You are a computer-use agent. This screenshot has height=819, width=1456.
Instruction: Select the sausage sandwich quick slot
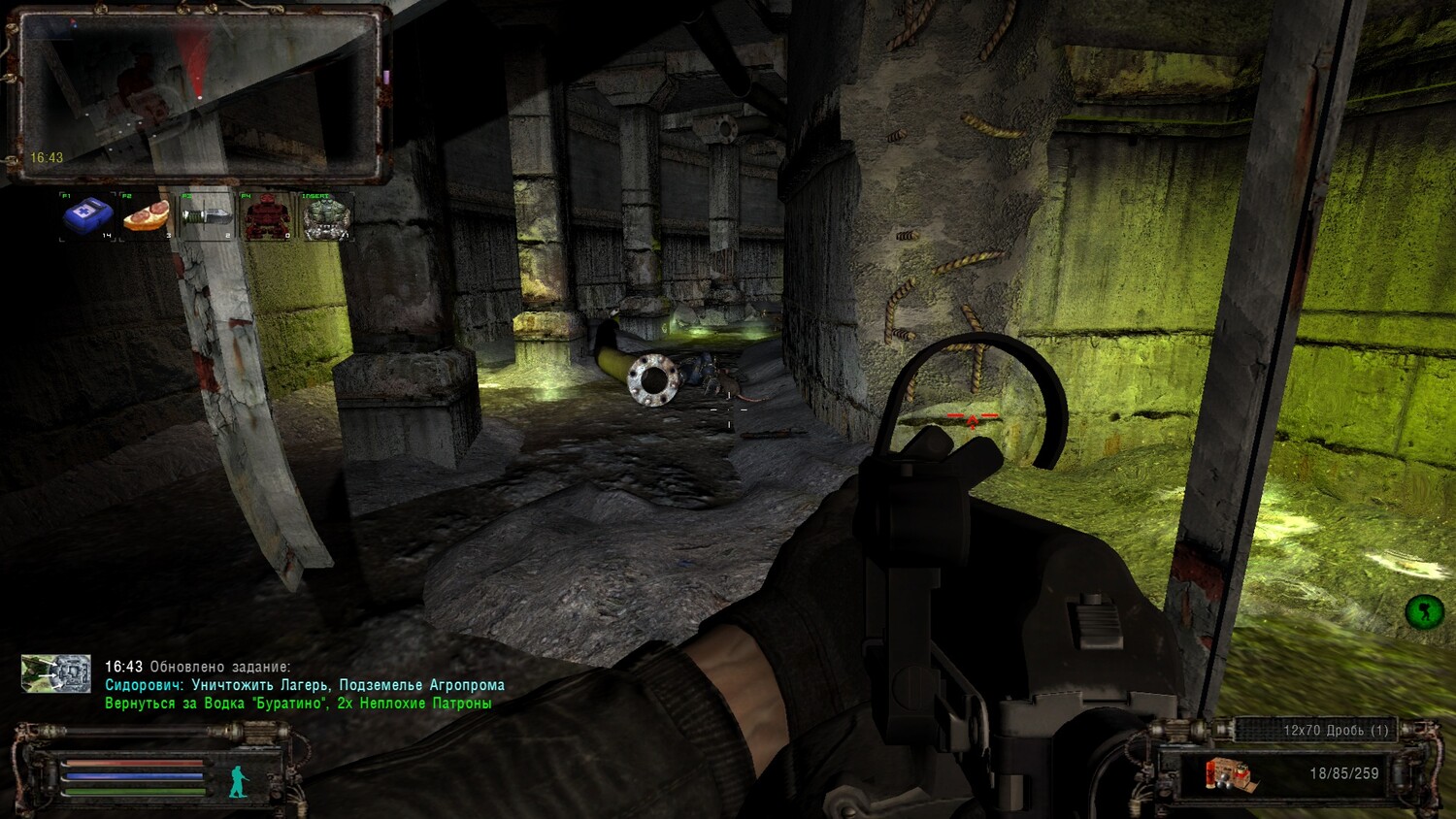coord(147,215)
